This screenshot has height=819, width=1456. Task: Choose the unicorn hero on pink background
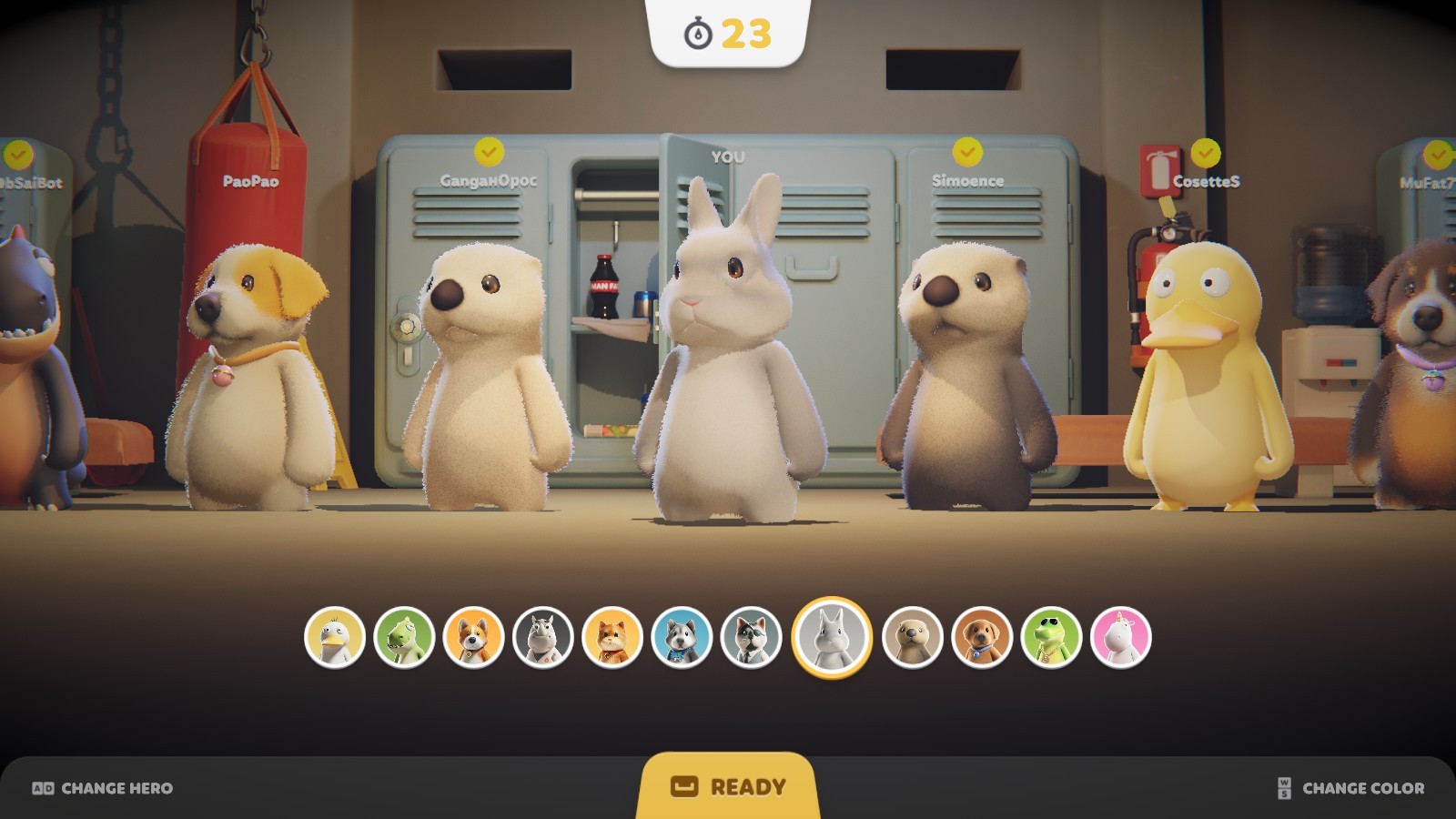coord(1120,637)
